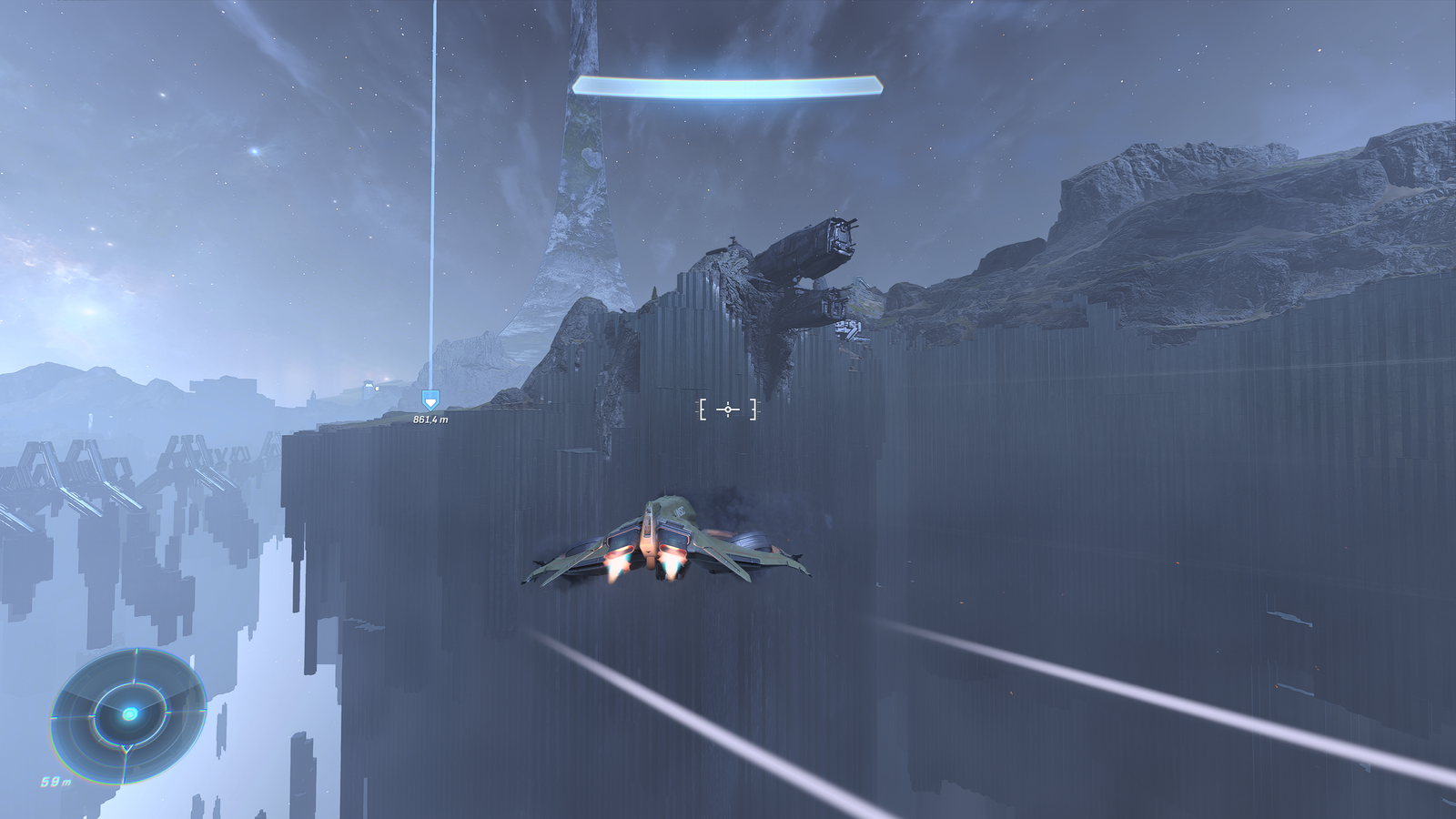Click the left bracket of the weapon reticle
The image size is (1456, 819).
tap(702, 410)
